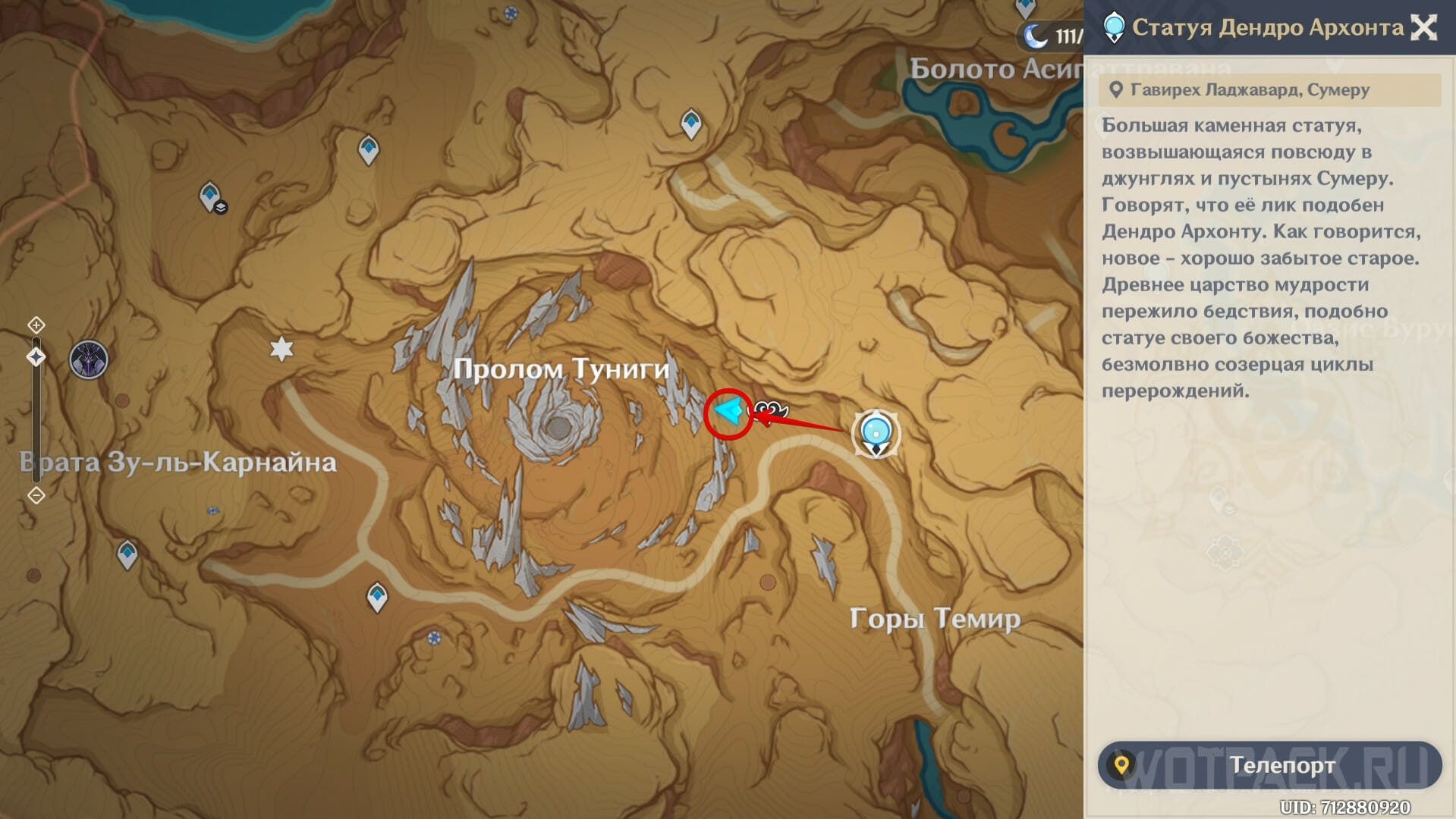Screen dimensions: 1456x819
Task: Click the white star custom pin
Action: pyautogui.click(x=281, y=349)
